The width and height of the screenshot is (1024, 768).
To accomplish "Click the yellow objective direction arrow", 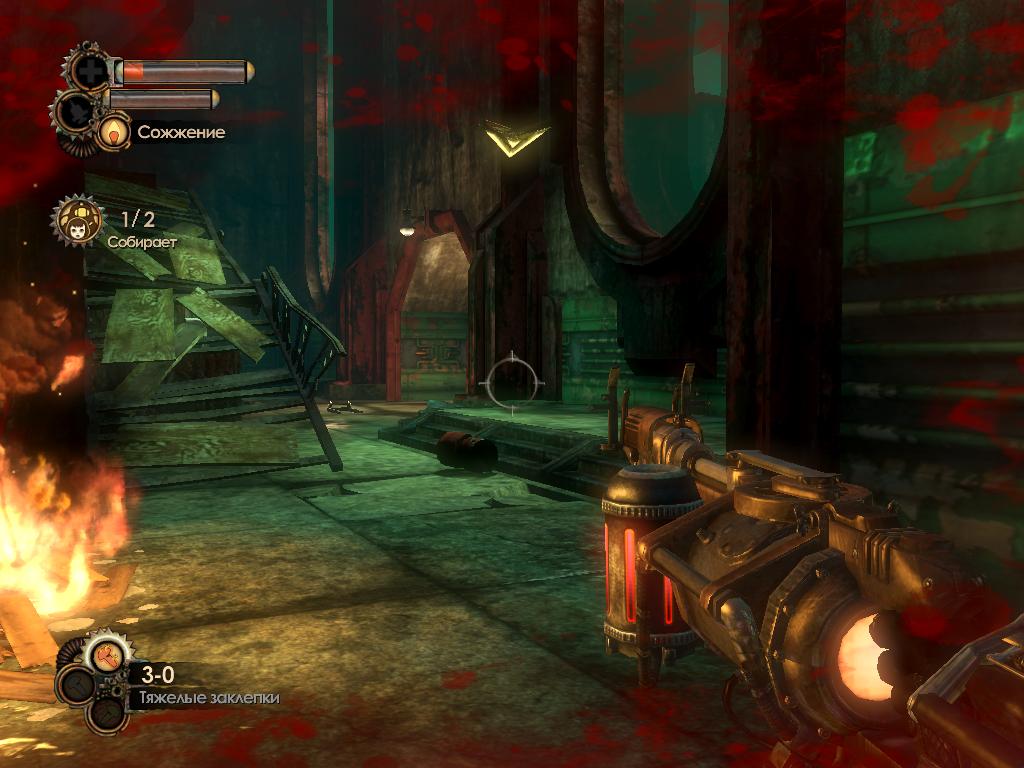I will (516, 139).
